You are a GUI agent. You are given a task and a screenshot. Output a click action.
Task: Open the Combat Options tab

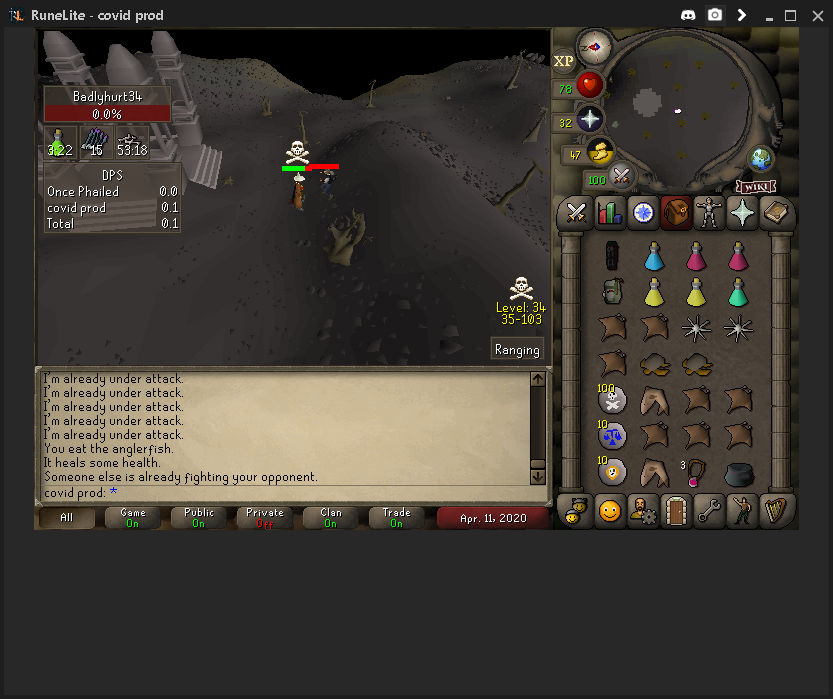click(x=576, y=212)
